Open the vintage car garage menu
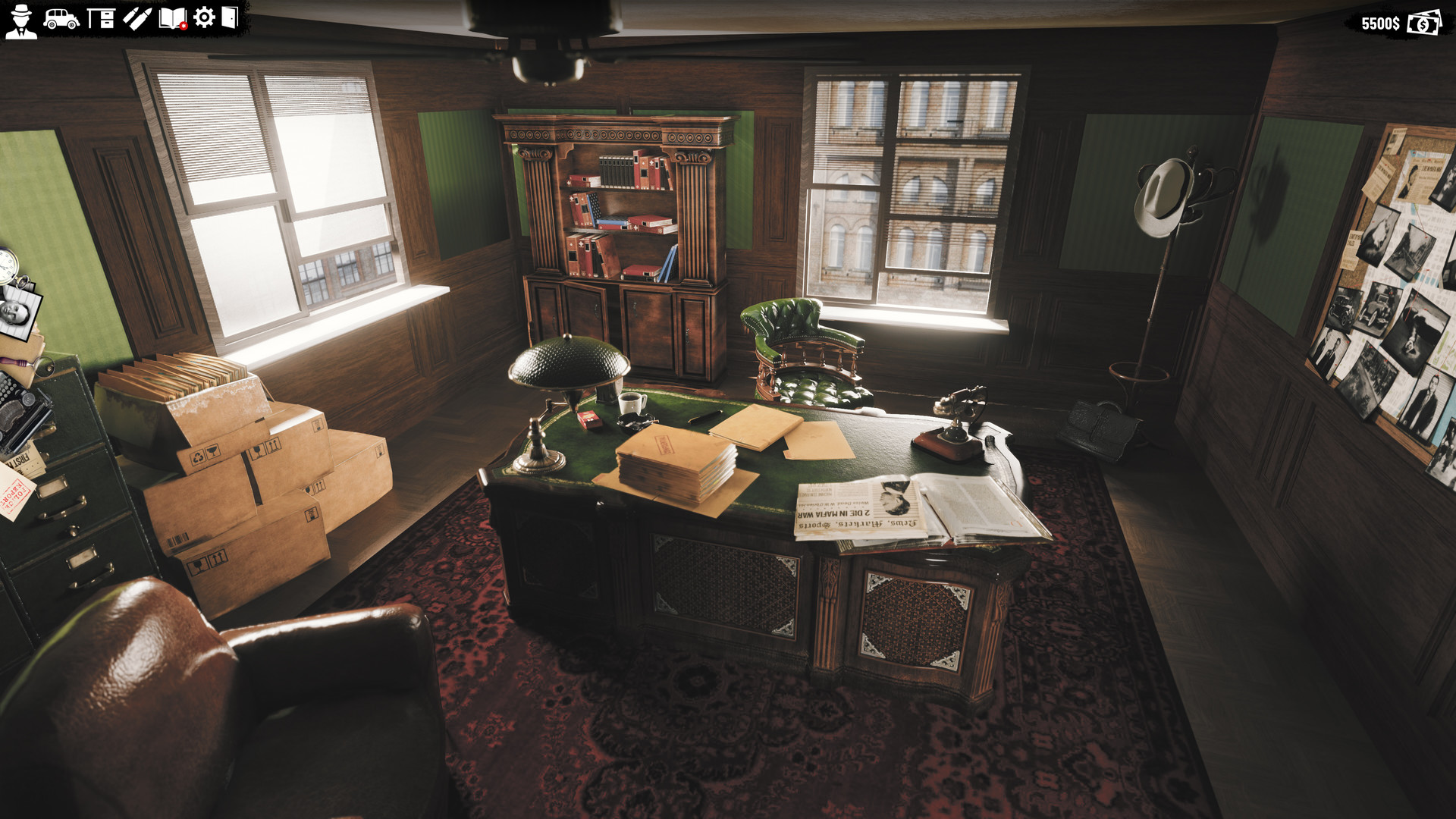 62,19
